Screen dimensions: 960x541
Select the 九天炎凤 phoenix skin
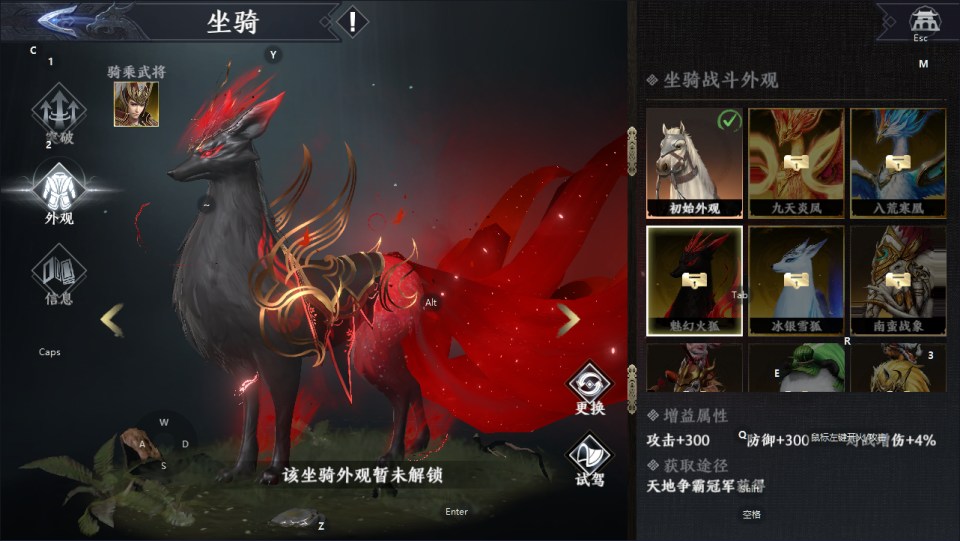coord(796,163)
